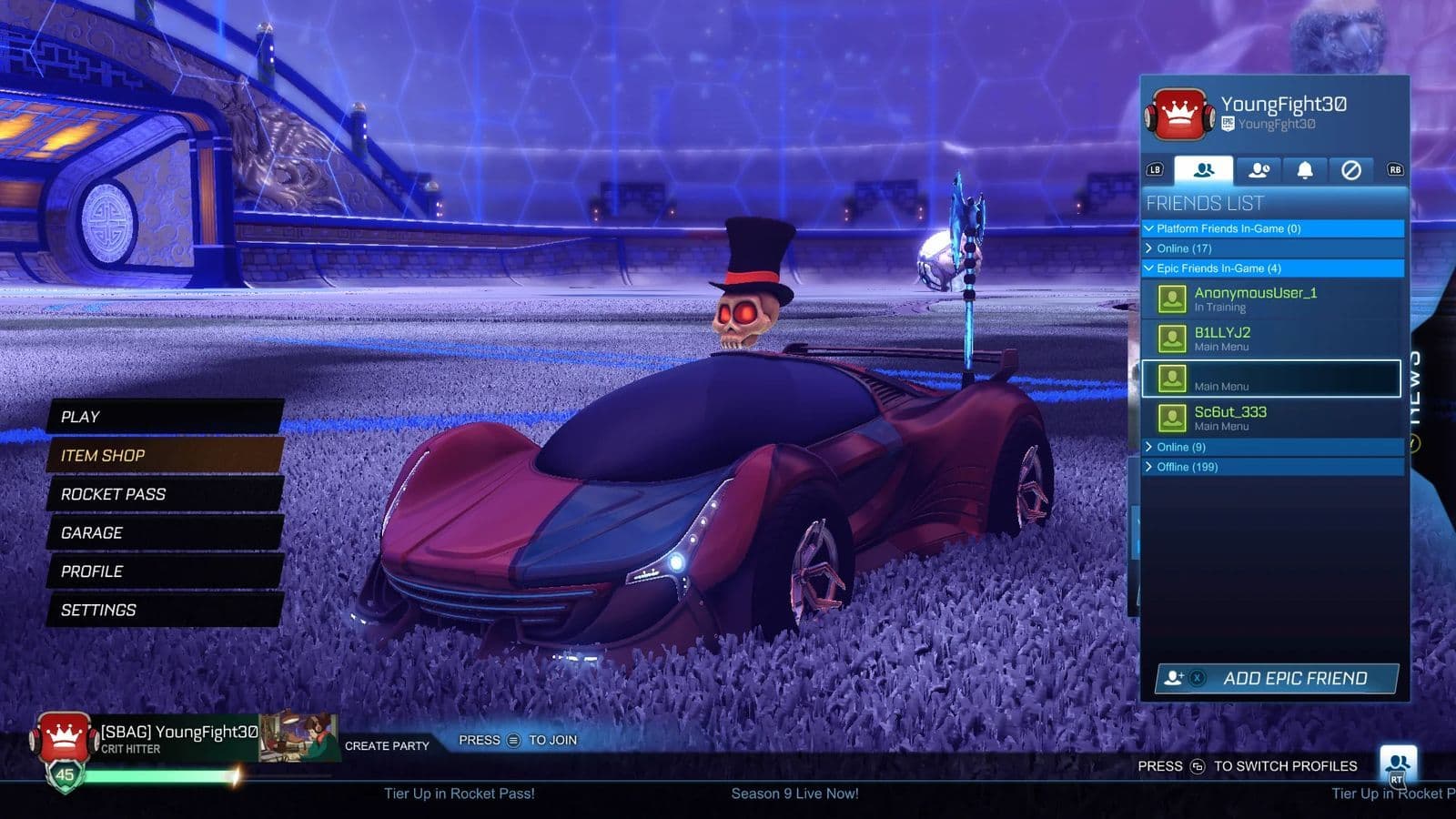The image size is (1456, 819).
Task: Click the friends RT icon bottom right
Action: tap(1396, 763)
